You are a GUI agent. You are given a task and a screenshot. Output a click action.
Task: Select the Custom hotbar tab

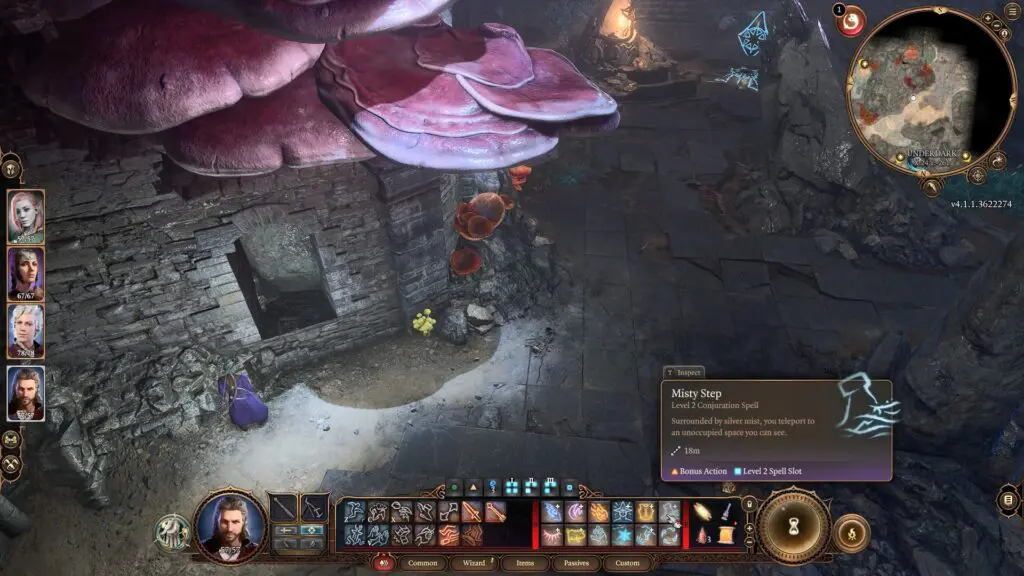[627, 563]
